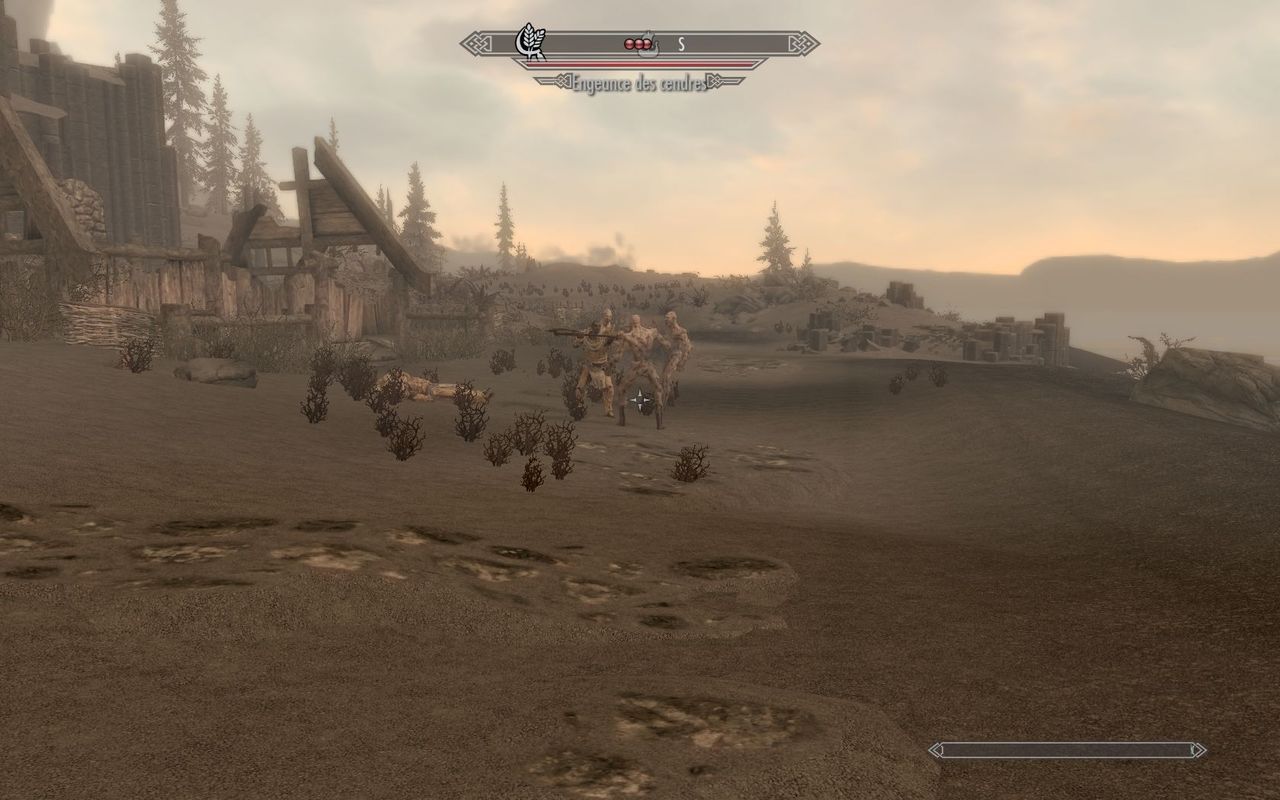Select the farm location marker on the compass
The image size is (1280, 800).
pyautogui.click(x=531, y=43)
